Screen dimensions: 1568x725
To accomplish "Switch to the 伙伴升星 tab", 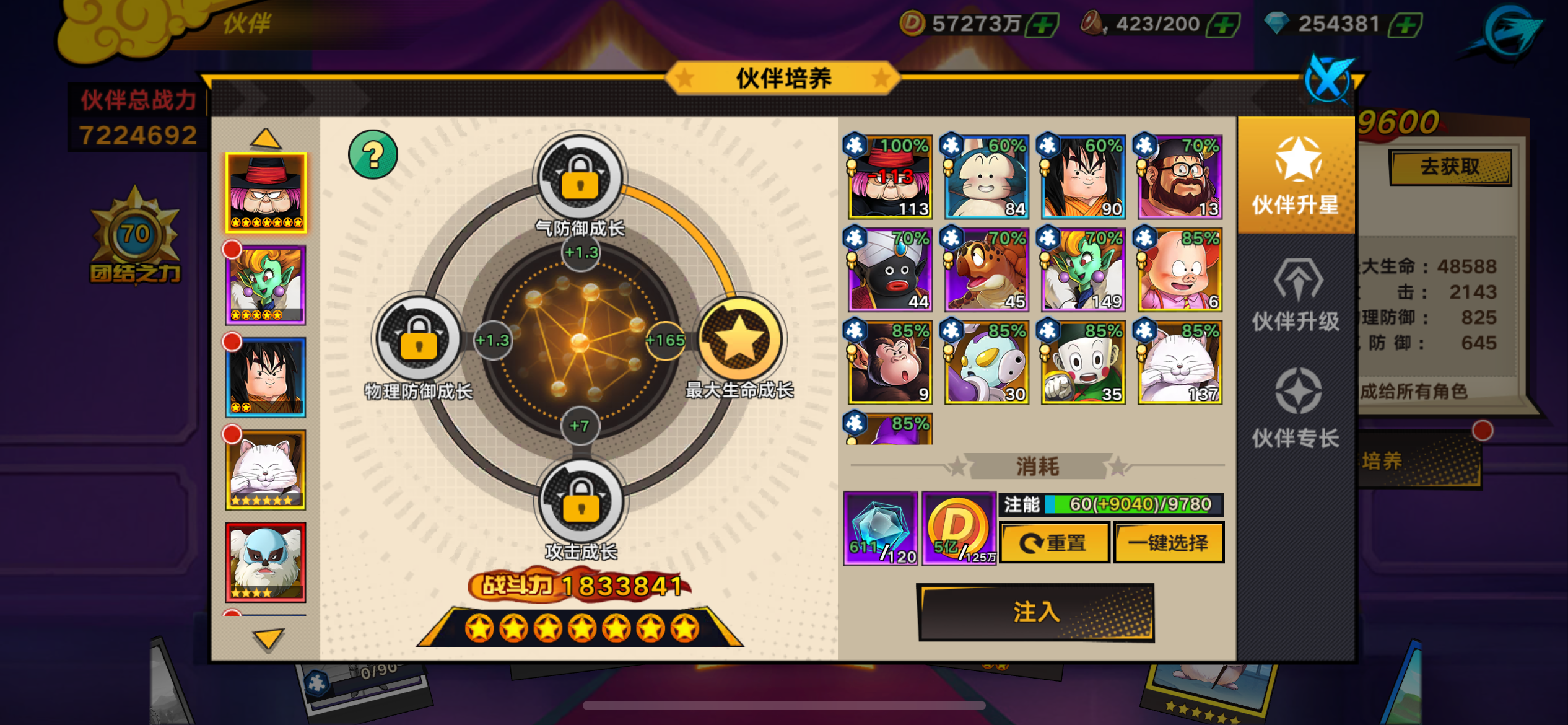I will tap(1296, 176).
